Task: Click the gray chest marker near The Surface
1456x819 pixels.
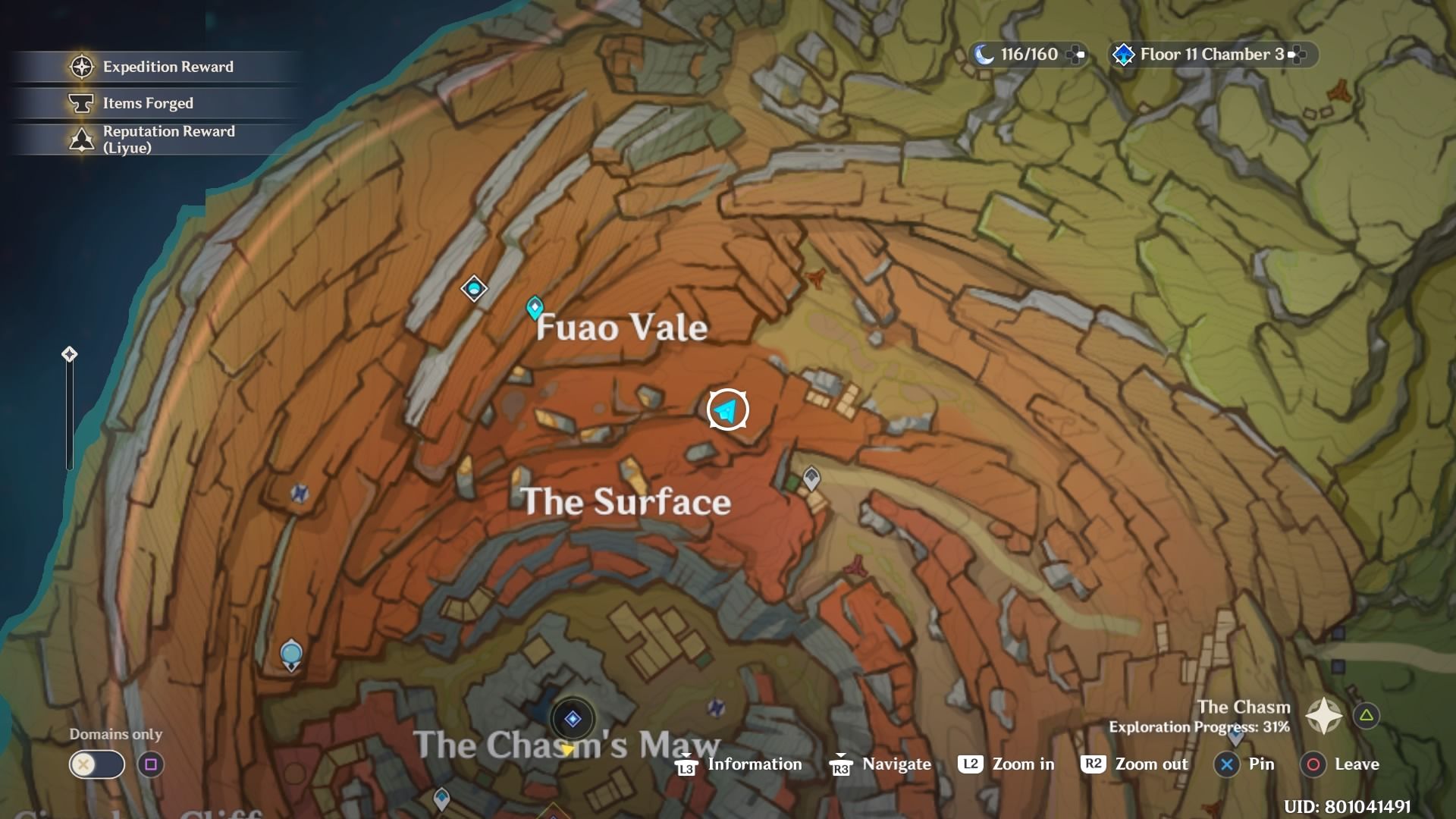Action: [x=811, y=479]
